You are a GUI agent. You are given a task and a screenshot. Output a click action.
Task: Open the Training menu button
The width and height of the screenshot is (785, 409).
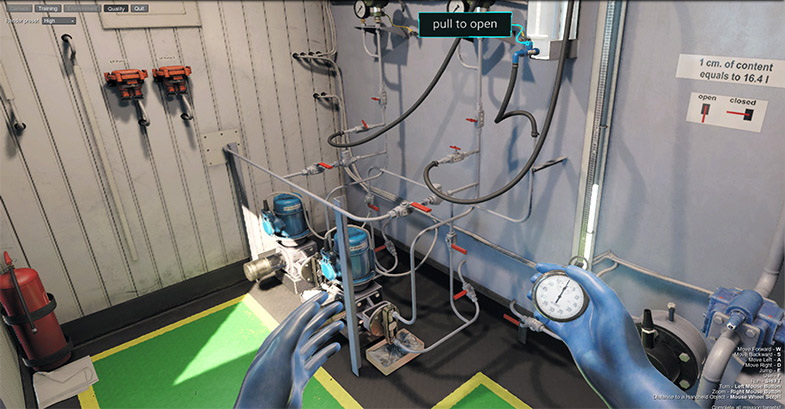point(47,8)
